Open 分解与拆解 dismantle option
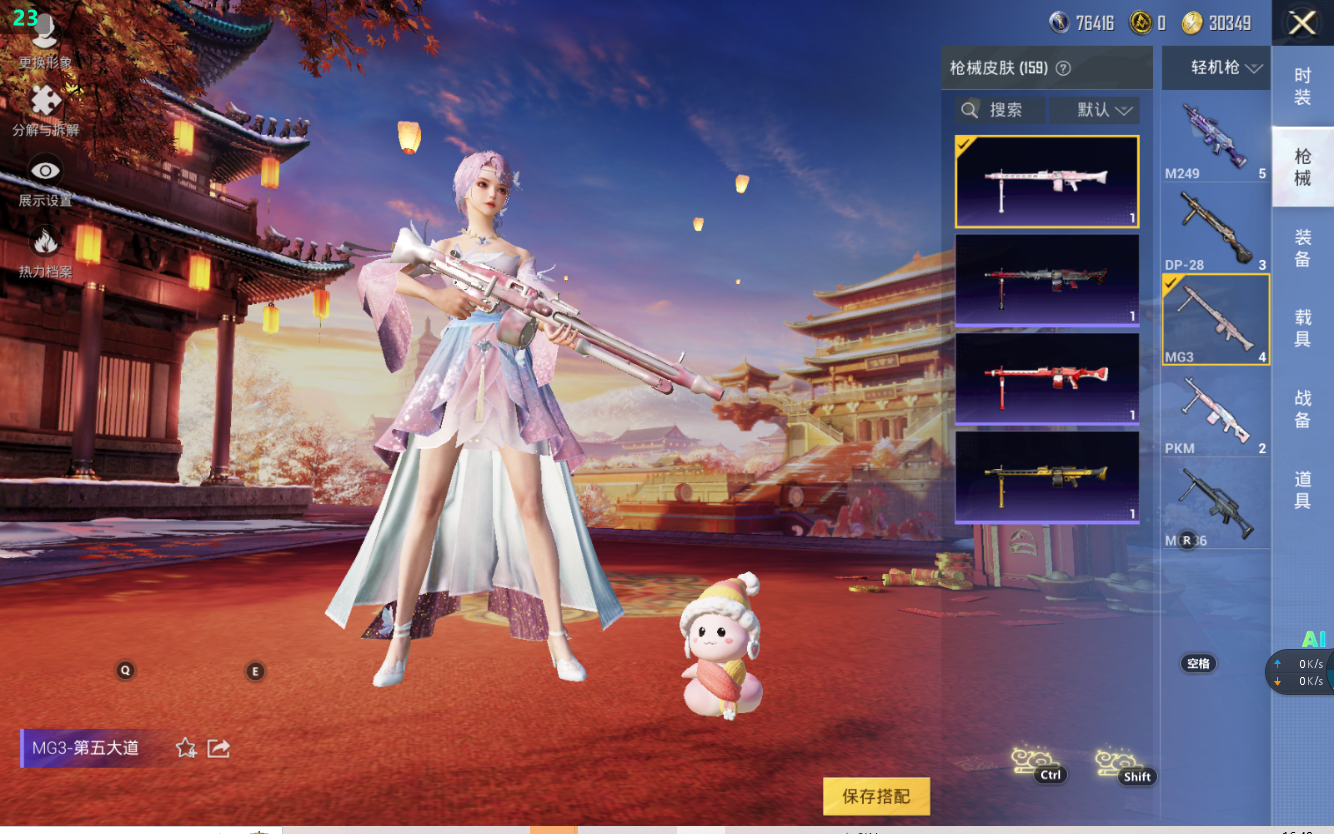Image resolution: width=1334 pixels, height=834 pixels. click(x=45, y=110)
